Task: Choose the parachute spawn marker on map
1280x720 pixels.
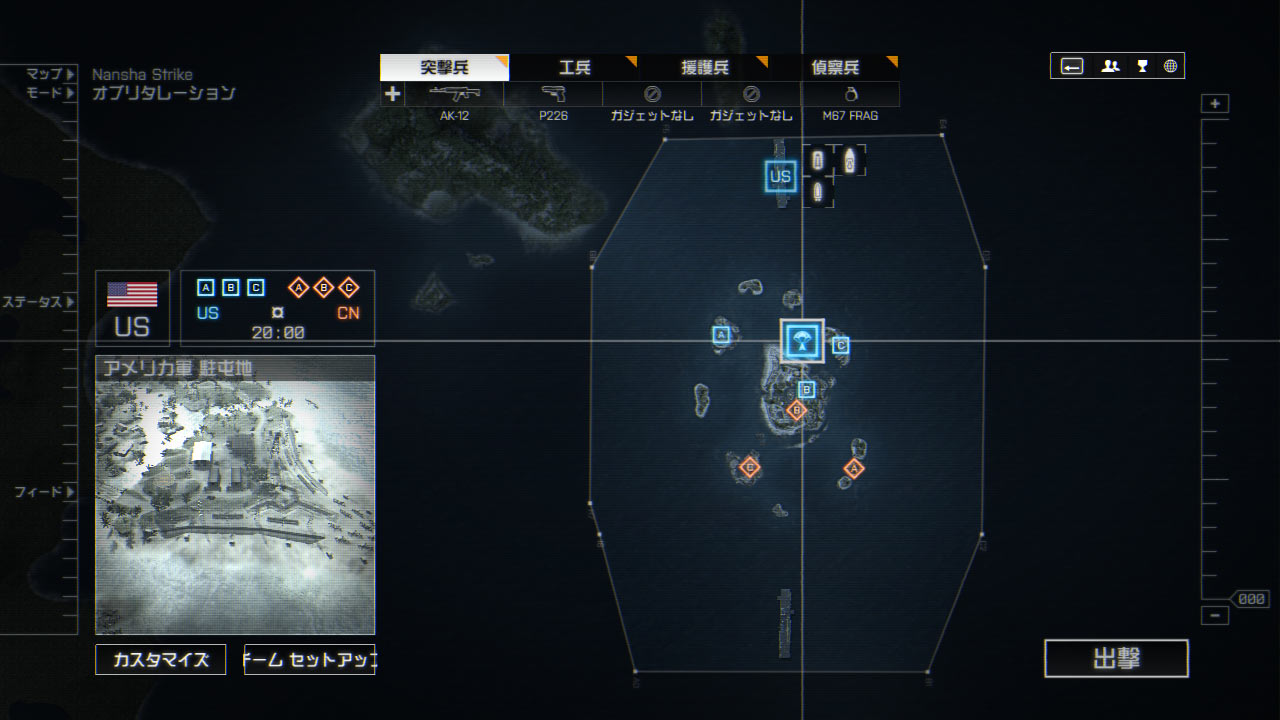Action: 801,340
